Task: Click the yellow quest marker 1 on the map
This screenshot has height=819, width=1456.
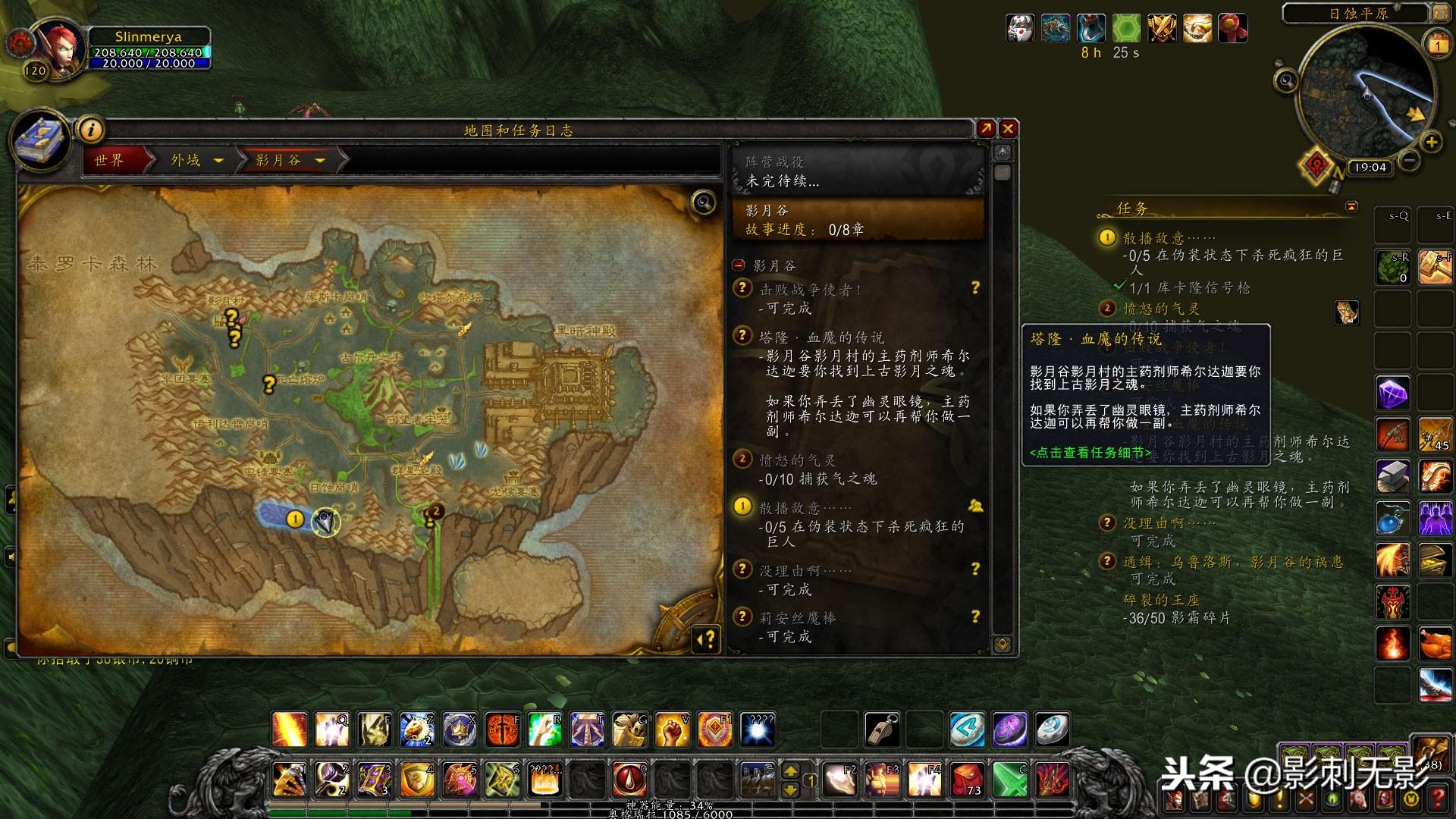Action: pyautogui.click(x=295, y=519)
